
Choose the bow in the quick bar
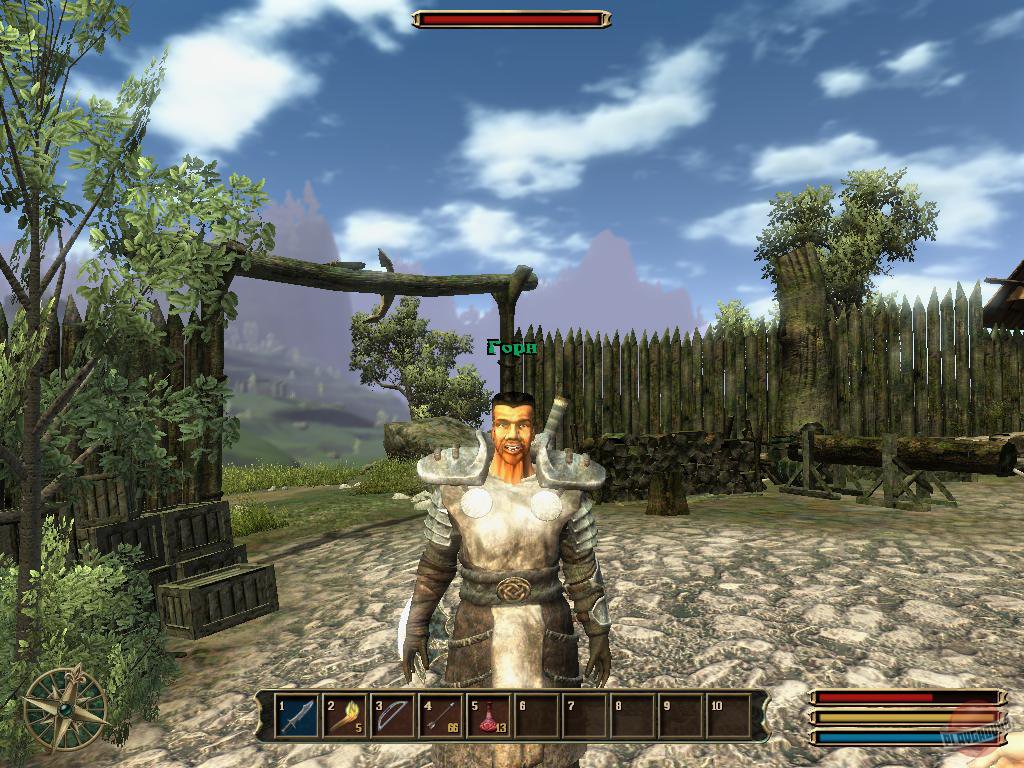pyautogui.click(x=393, y=717)
